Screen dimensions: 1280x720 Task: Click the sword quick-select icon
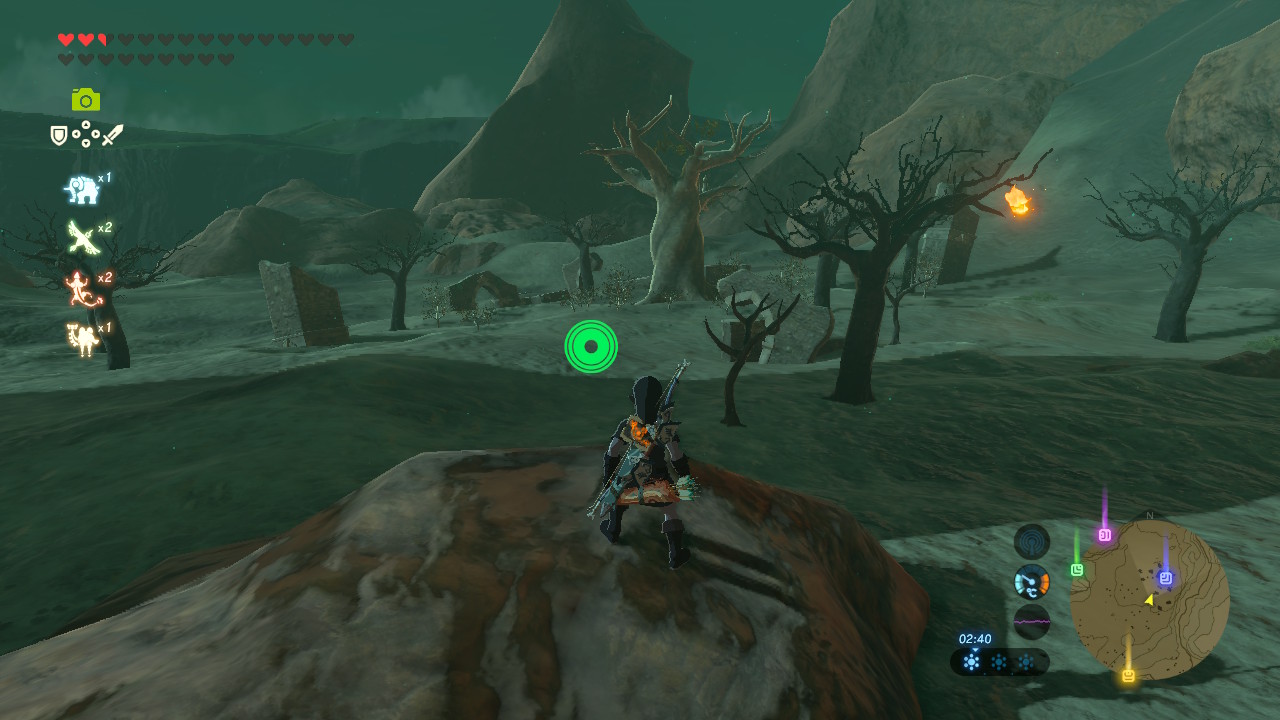point(112,135)
